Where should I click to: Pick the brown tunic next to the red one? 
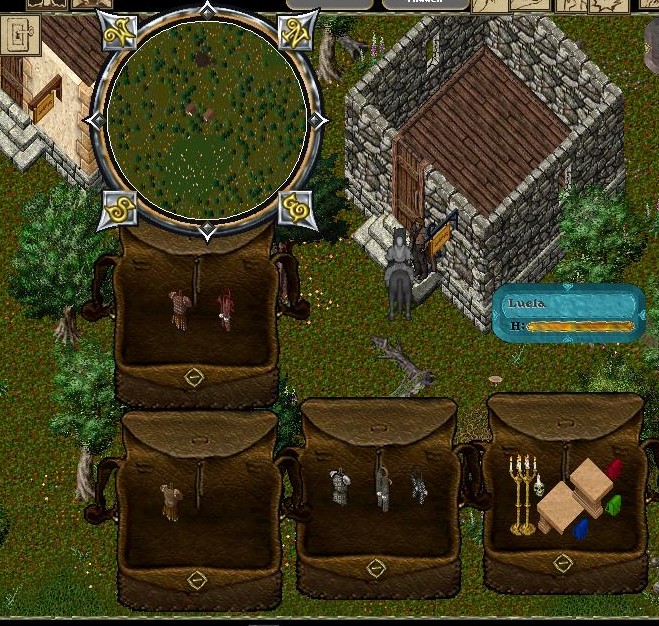pos(179,308)
